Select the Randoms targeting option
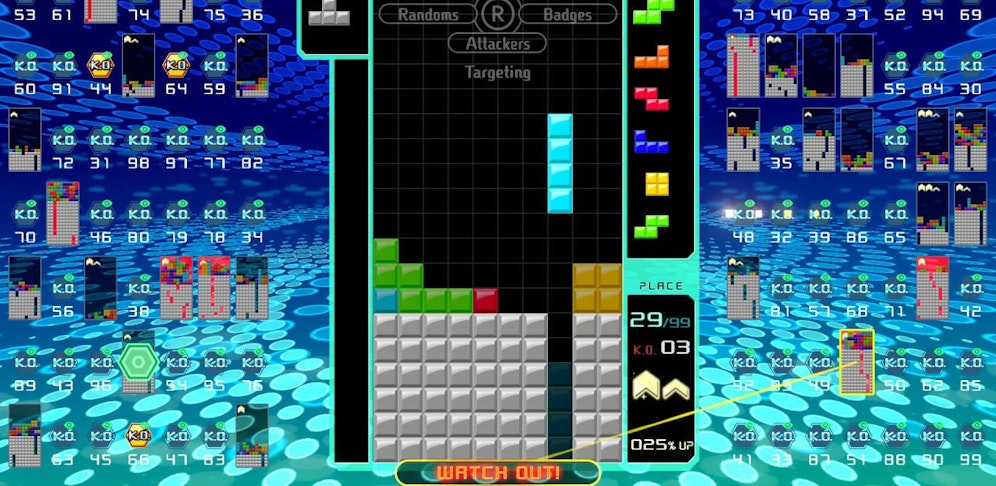996x486 pixels. 428,15
